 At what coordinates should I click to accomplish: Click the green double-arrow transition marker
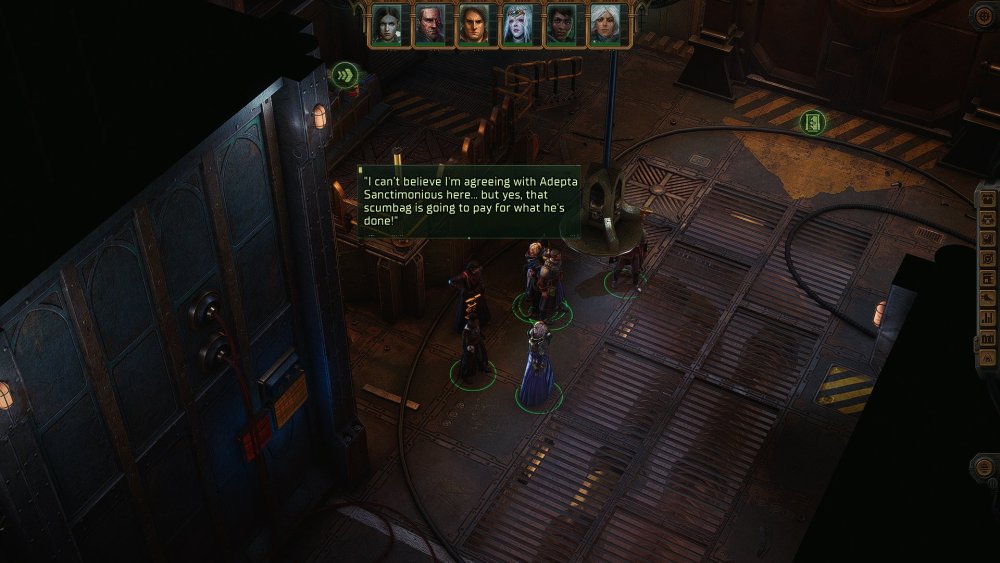pos(346,74)
